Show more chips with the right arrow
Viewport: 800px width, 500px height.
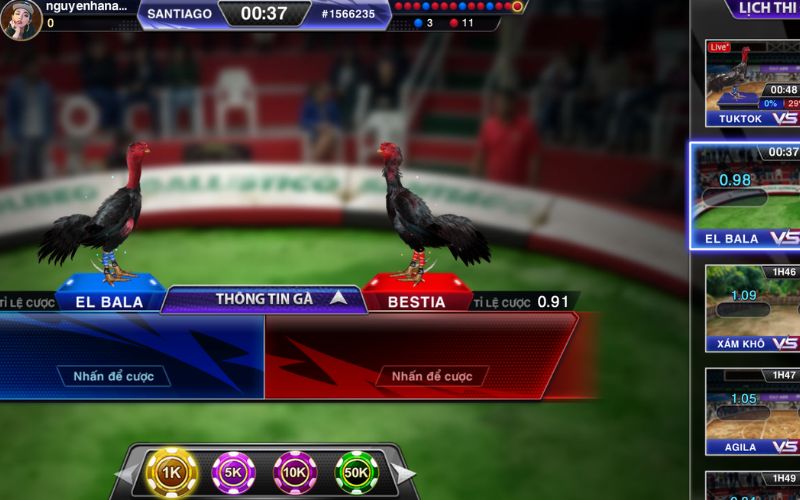[x=403, y=473]
